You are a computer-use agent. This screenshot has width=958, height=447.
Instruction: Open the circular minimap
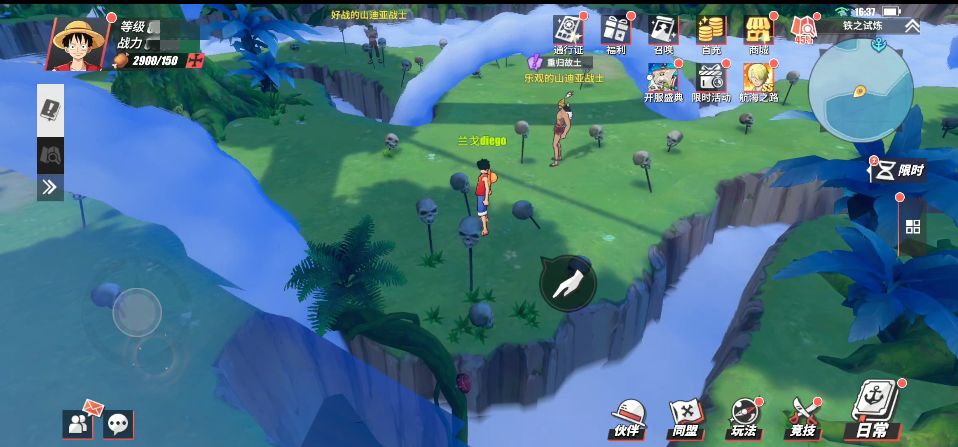[860, 91]
